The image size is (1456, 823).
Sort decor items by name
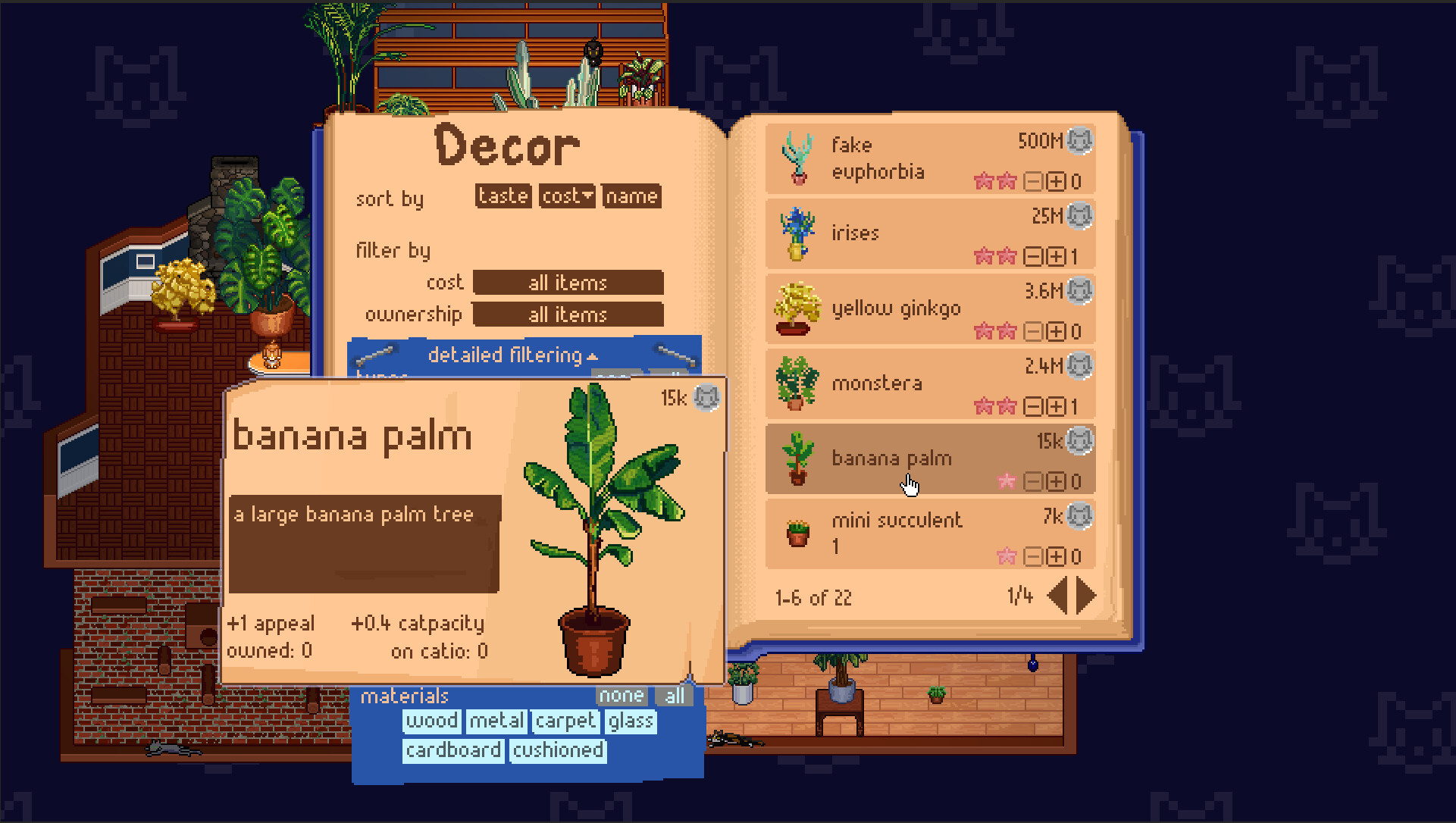point(631,196)
